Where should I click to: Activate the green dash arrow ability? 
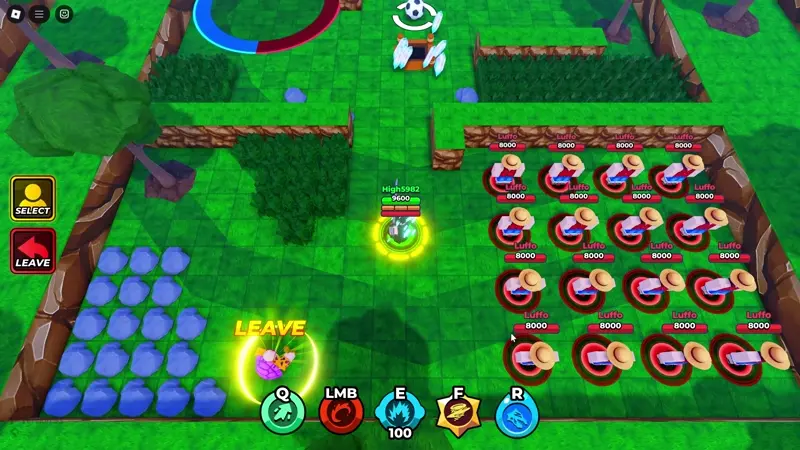point(282,412)
